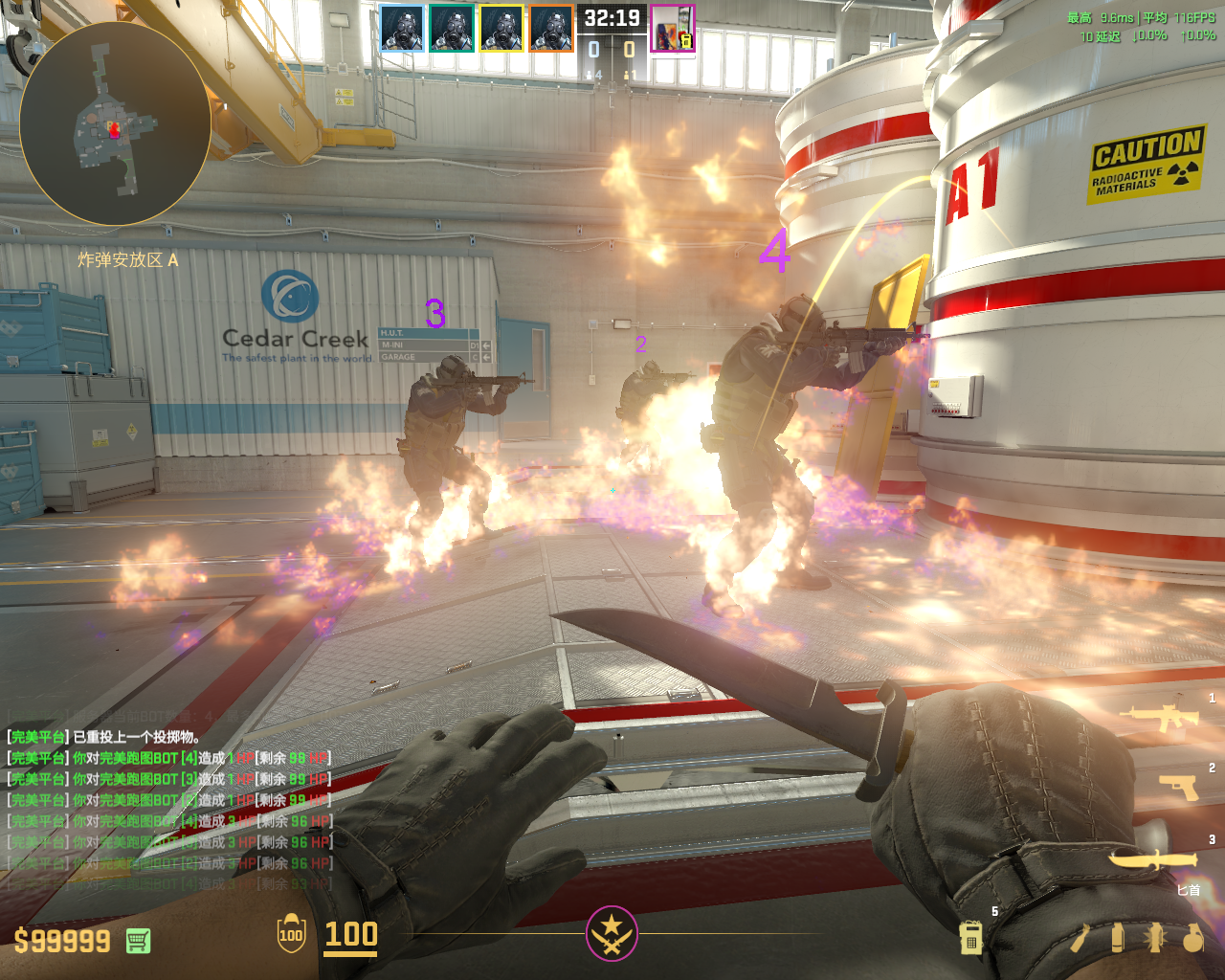The width and height of the screenshot is (1225, 980).
Task: Select the blue-bordered teammate avatar
Action: tap(402, 28)
